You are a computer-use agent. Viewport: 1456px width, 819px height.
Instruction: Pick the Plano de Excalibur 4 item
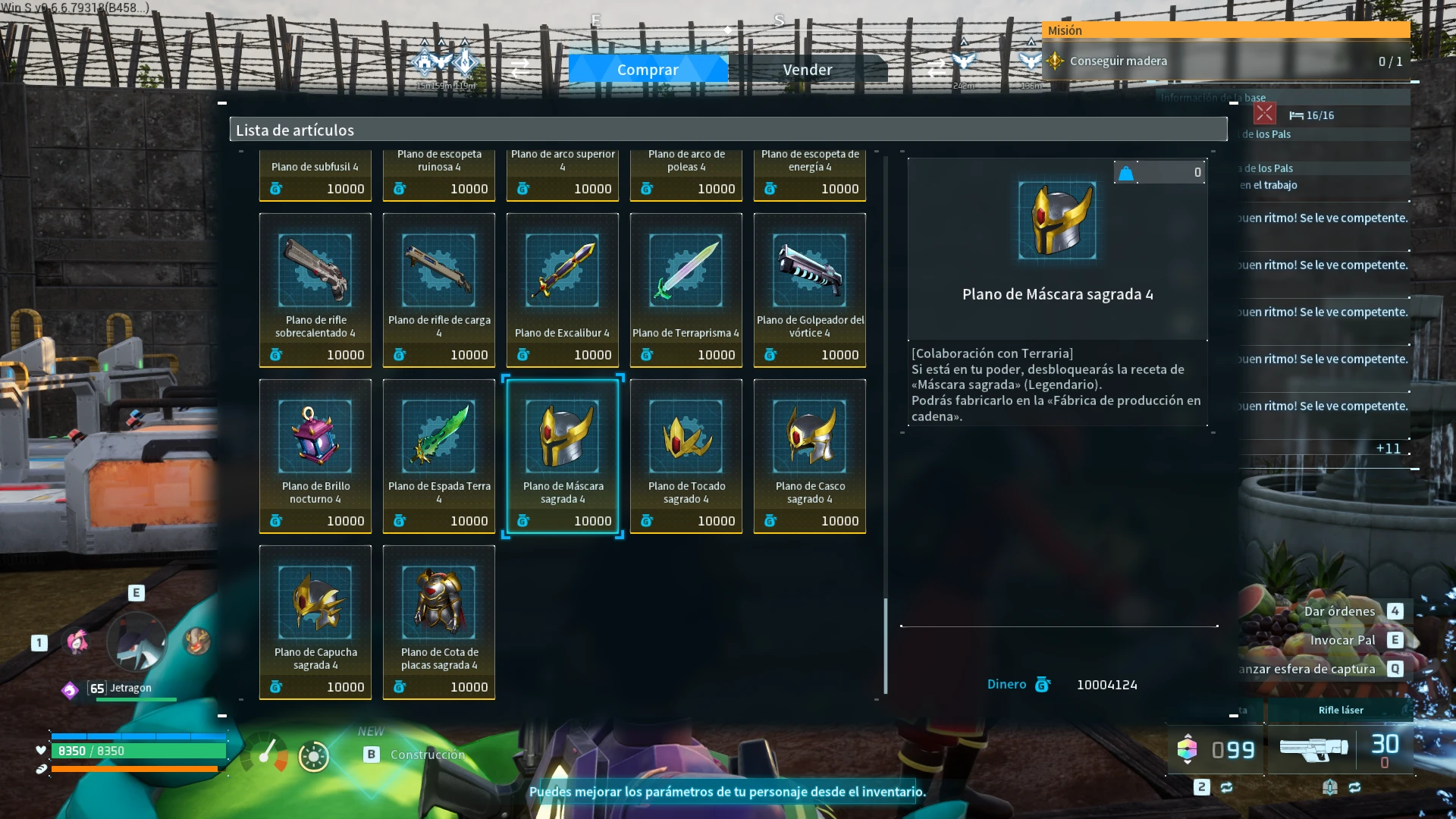pyautogui.click(x=563, y=290)
